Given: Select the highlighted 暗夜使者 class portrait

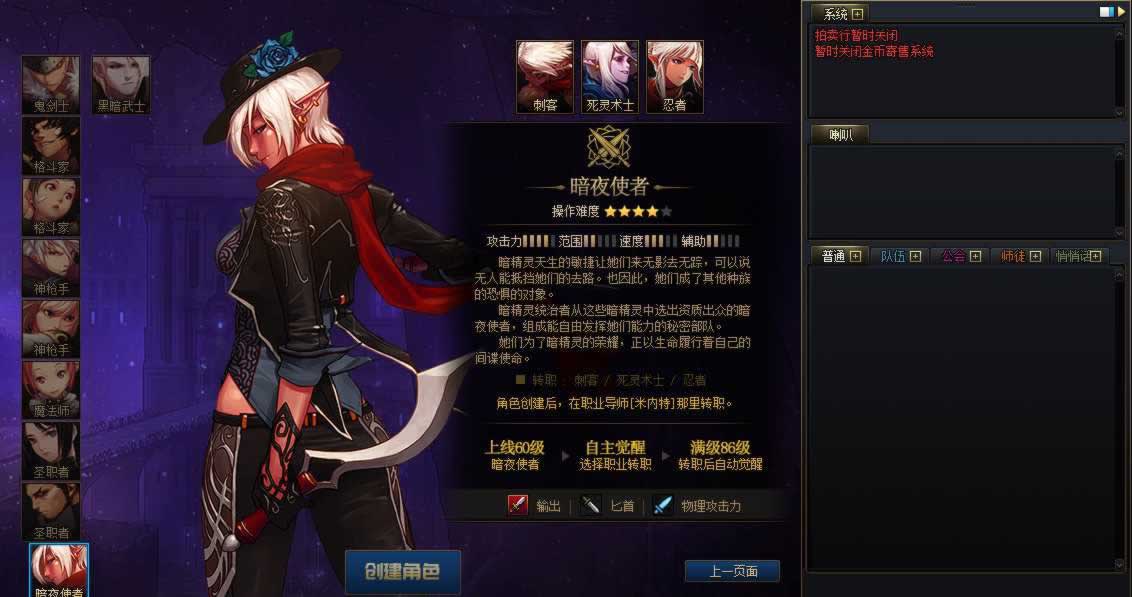Looking at the screenshot, I should [60, 569].
